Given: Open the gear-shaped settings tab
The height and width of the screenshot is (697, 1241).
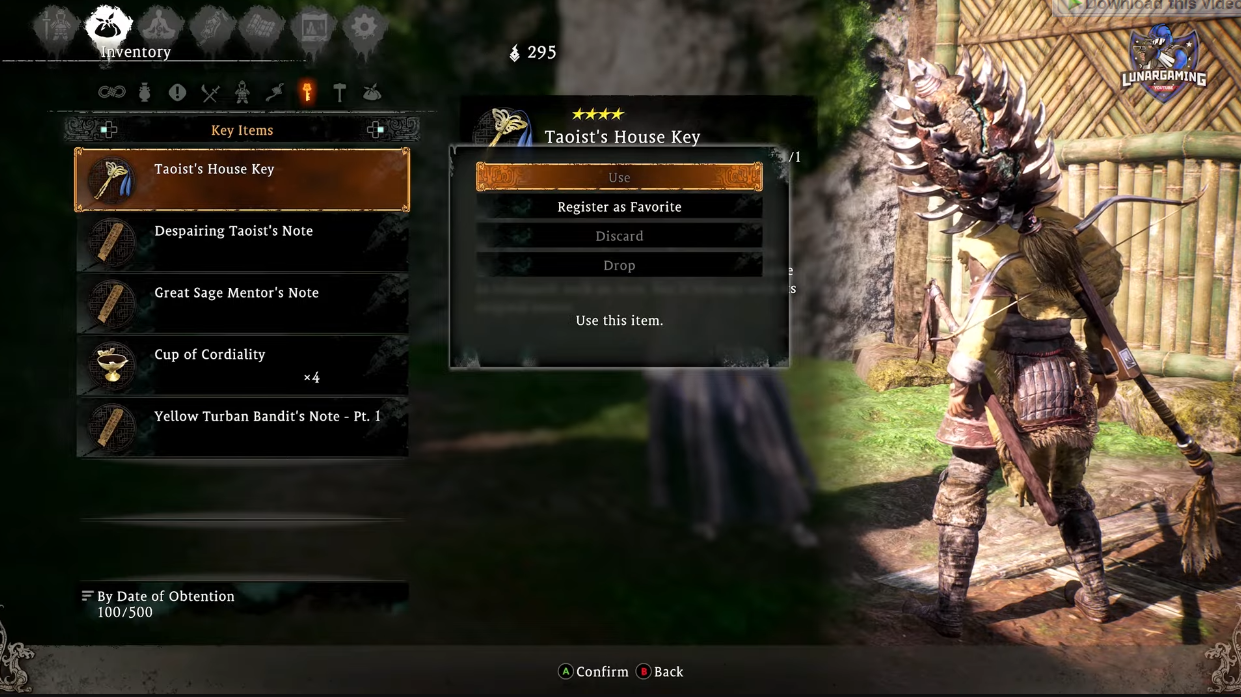Looking at the screenshot, I should 364,27.
